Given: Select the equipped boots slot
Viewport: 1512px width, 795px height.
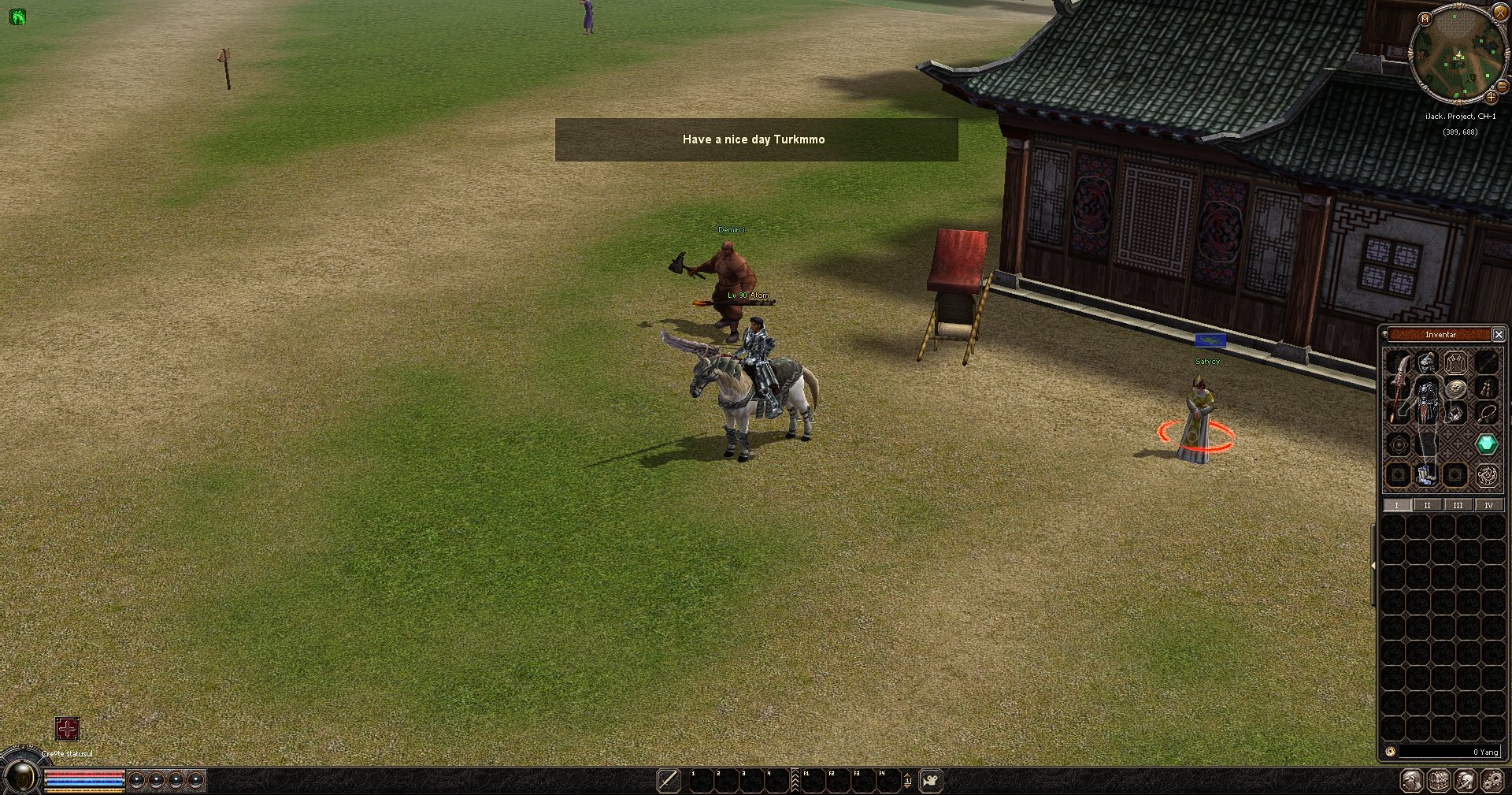Looking at the screenshot, I should point(1427,474).
